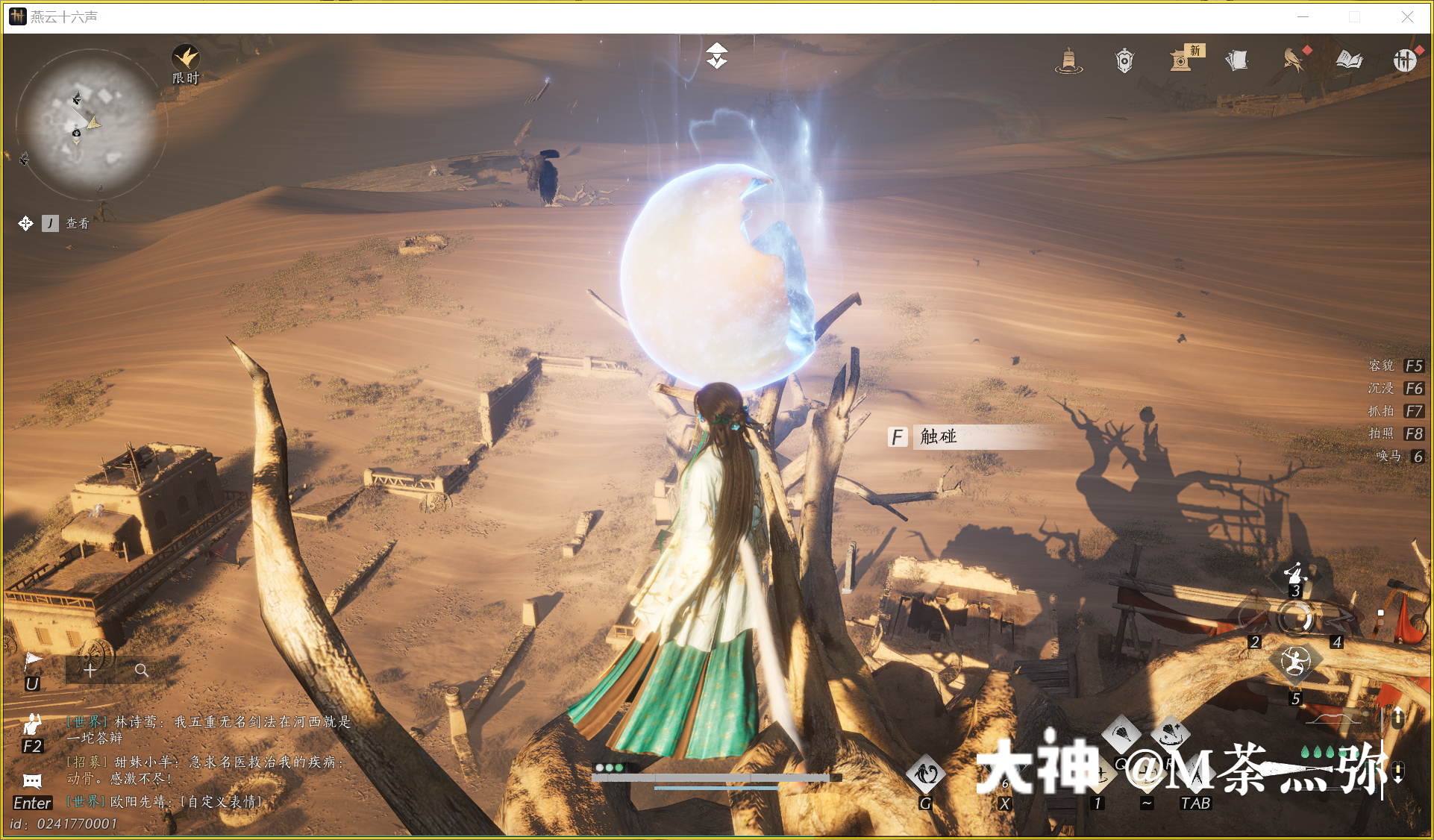Select the 拍照 photo mode option
This screenshot has width=1434, height=840.
point(1382,433)
